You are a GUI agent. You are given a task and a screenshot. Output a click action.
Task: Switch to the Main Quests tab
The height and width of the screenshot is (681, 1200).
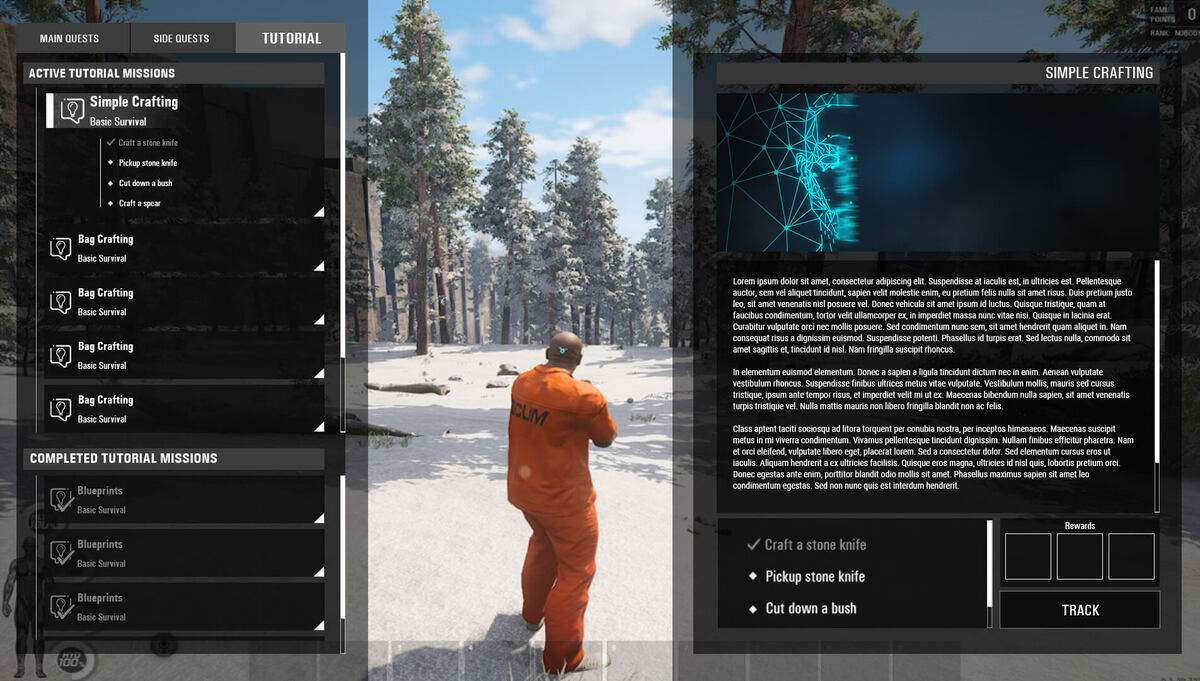click(x=70, y=39)
